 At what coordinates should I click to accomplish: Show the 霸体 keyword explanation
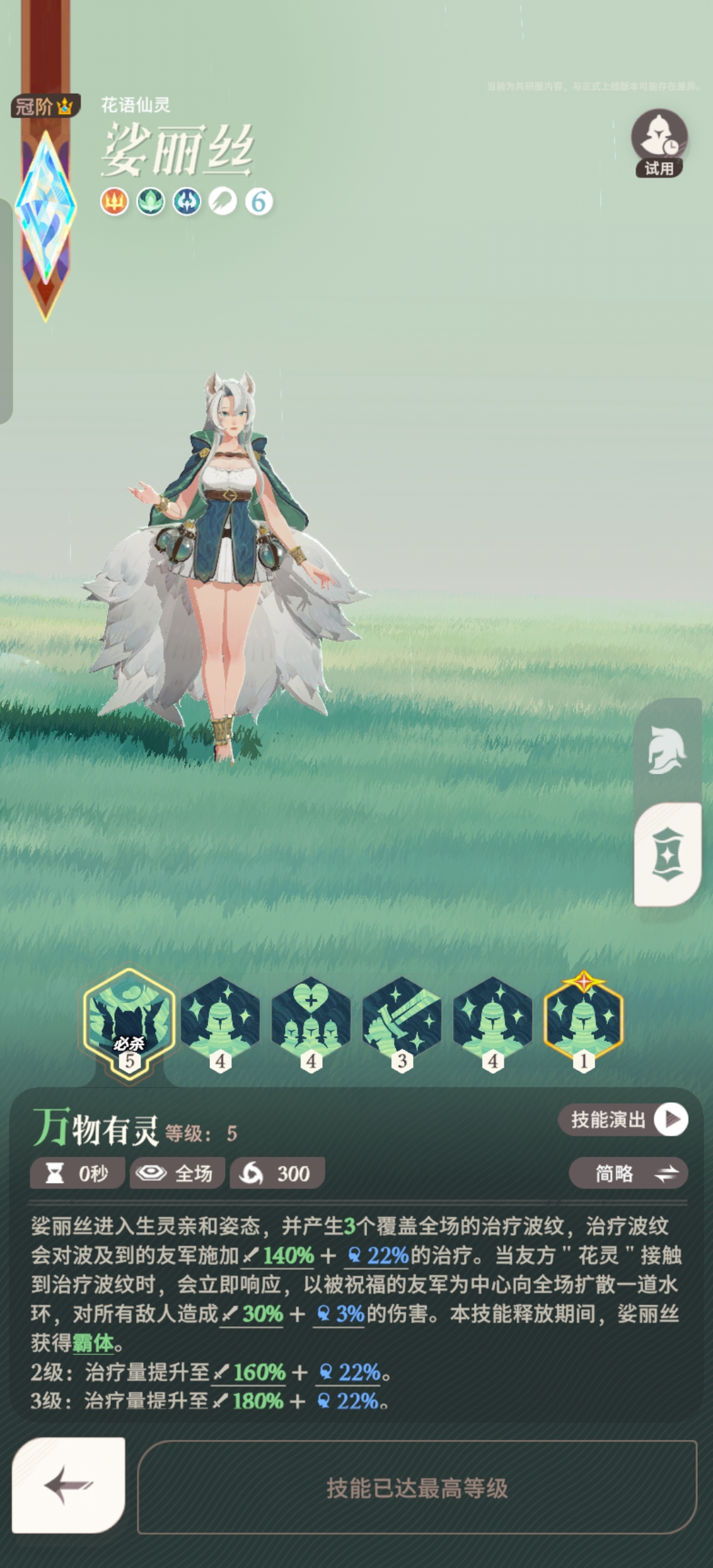click(x=93, y=1342)
